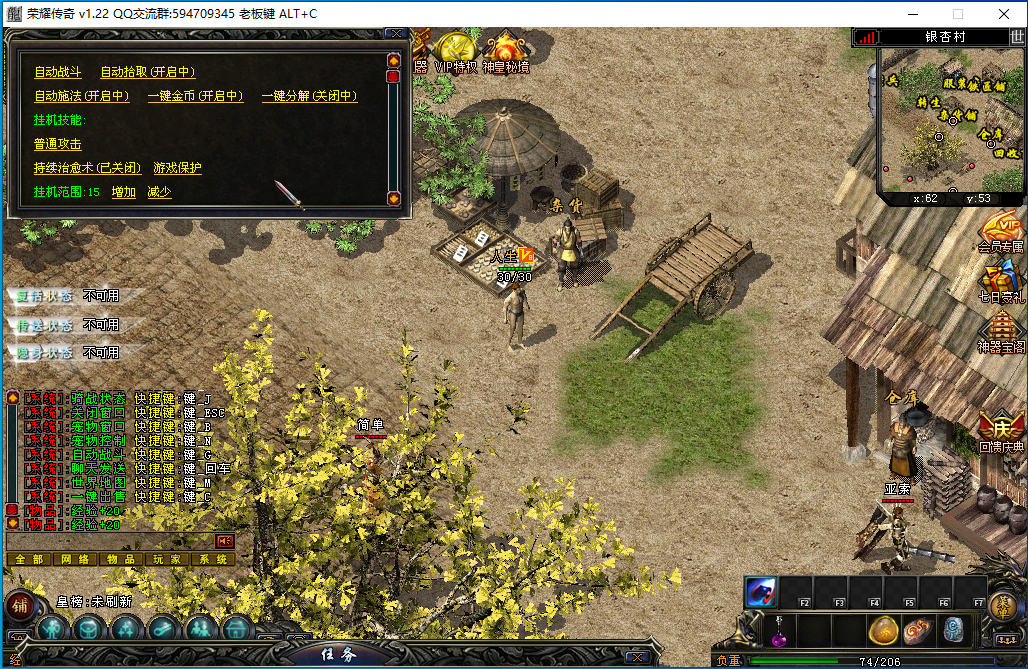Screen dimensions: 1028x669
Task: Open the round red 铺 shop button
Action: point(19,606)
